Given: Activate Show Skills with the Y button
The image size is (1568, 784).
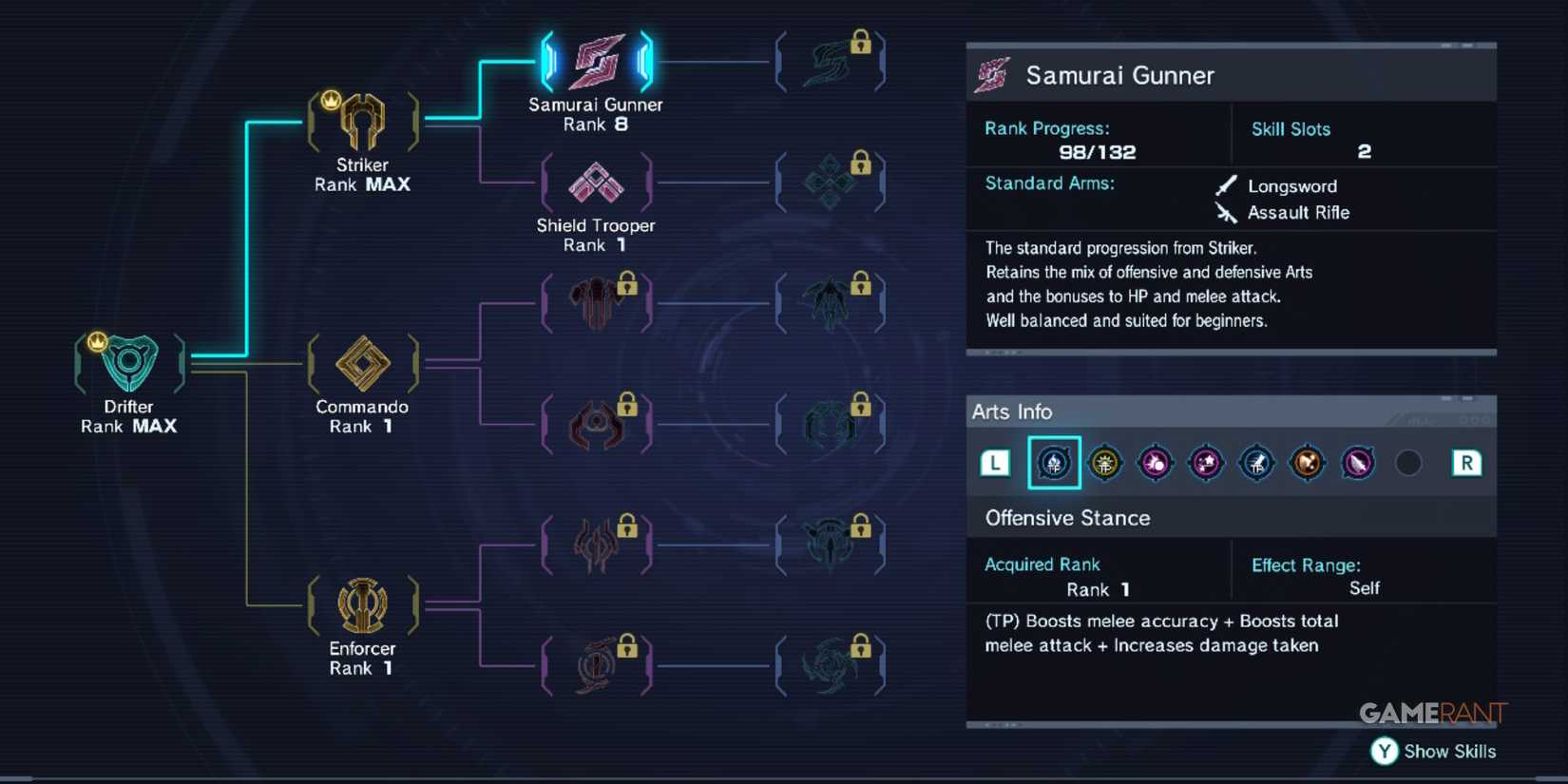Looking at the screenshot, I should 1385,751.
